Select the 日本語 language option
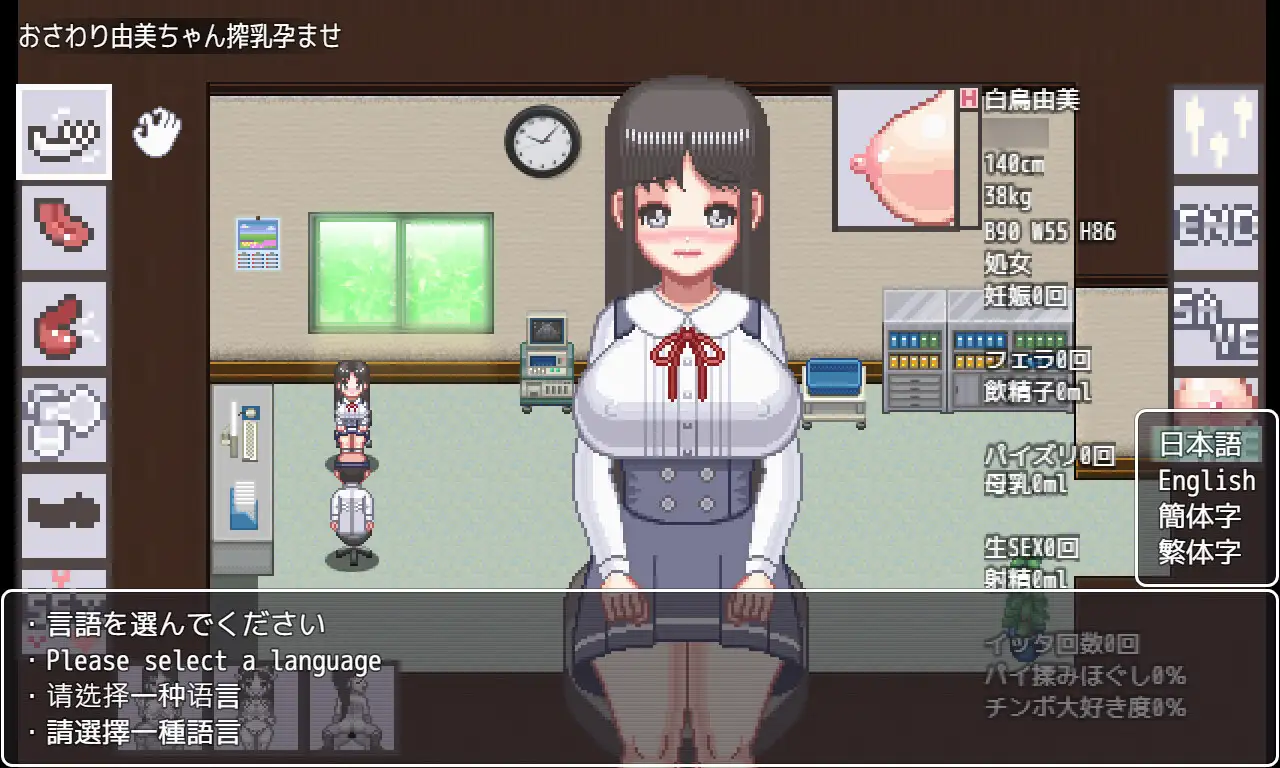Image resolution: width=1280 pixels, height=768 pixels. tap(1200, 444)
